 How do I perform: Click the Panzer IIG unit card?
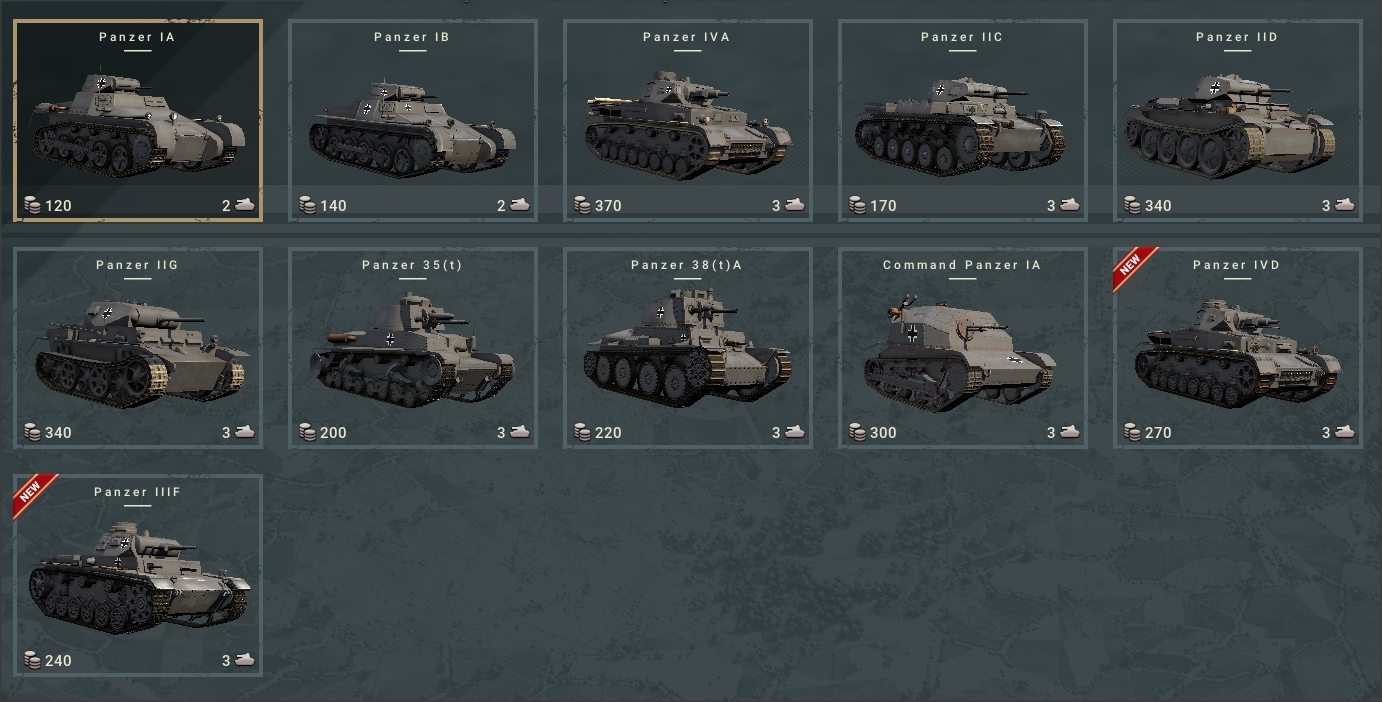(138, 348)
